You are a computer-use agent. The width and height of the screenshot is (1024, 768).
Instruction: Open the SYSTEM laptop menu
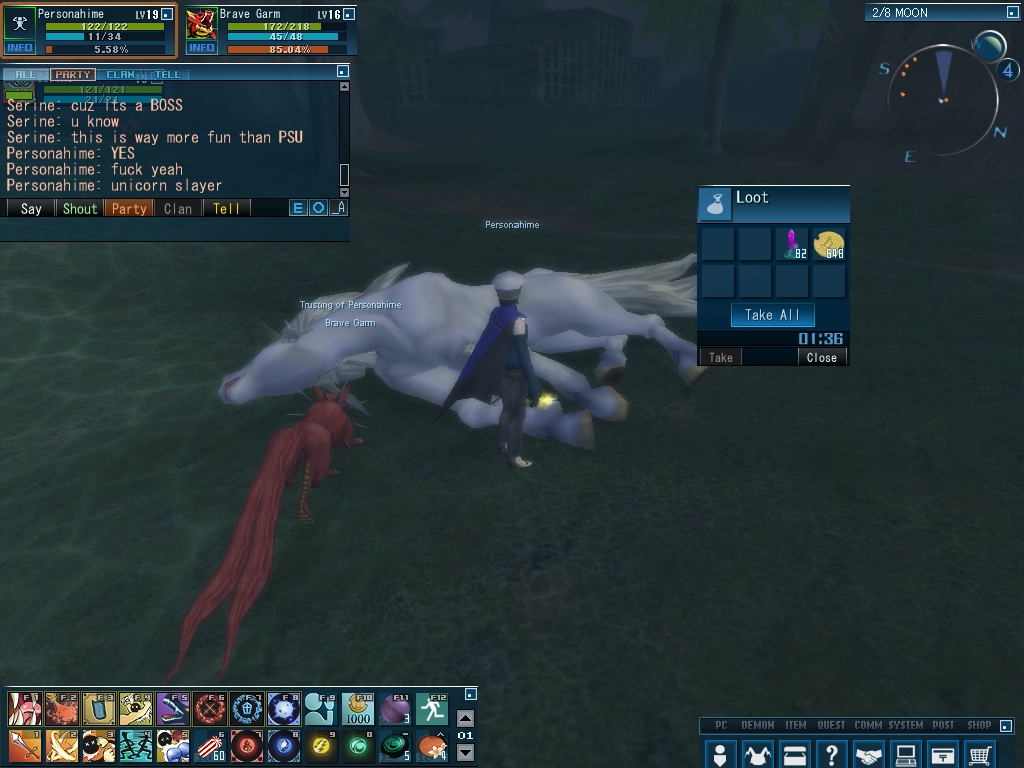pyautogui.click(x=906, y=754)
